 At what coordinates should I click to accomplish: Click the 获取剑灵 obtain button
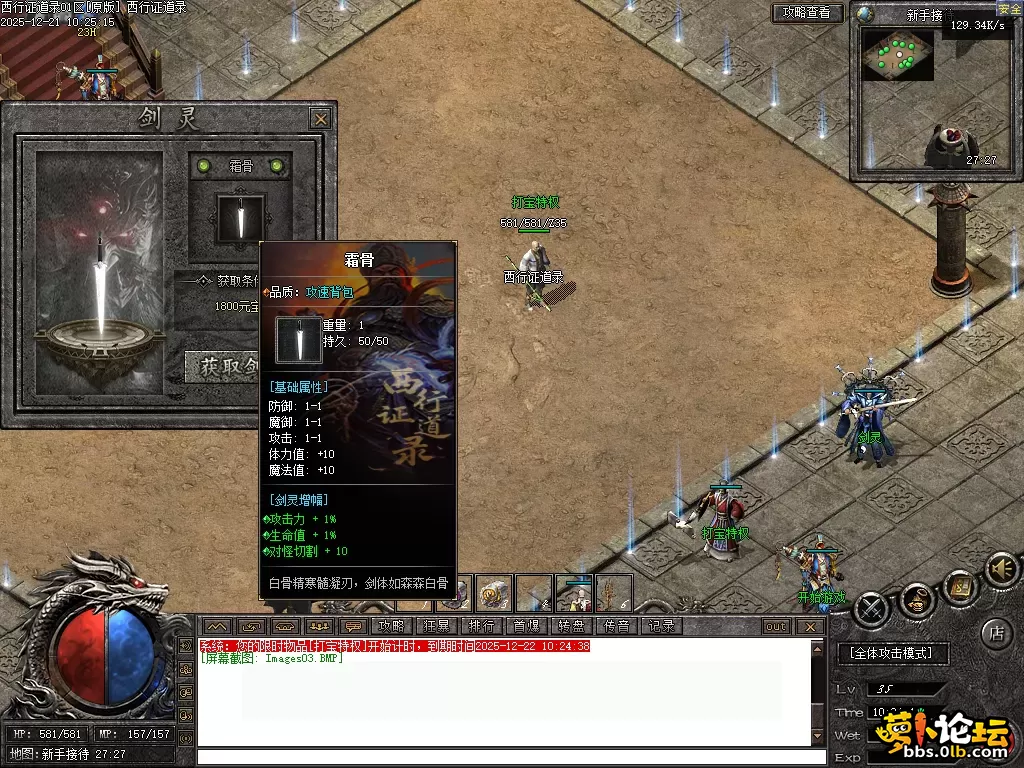(222, 367)
